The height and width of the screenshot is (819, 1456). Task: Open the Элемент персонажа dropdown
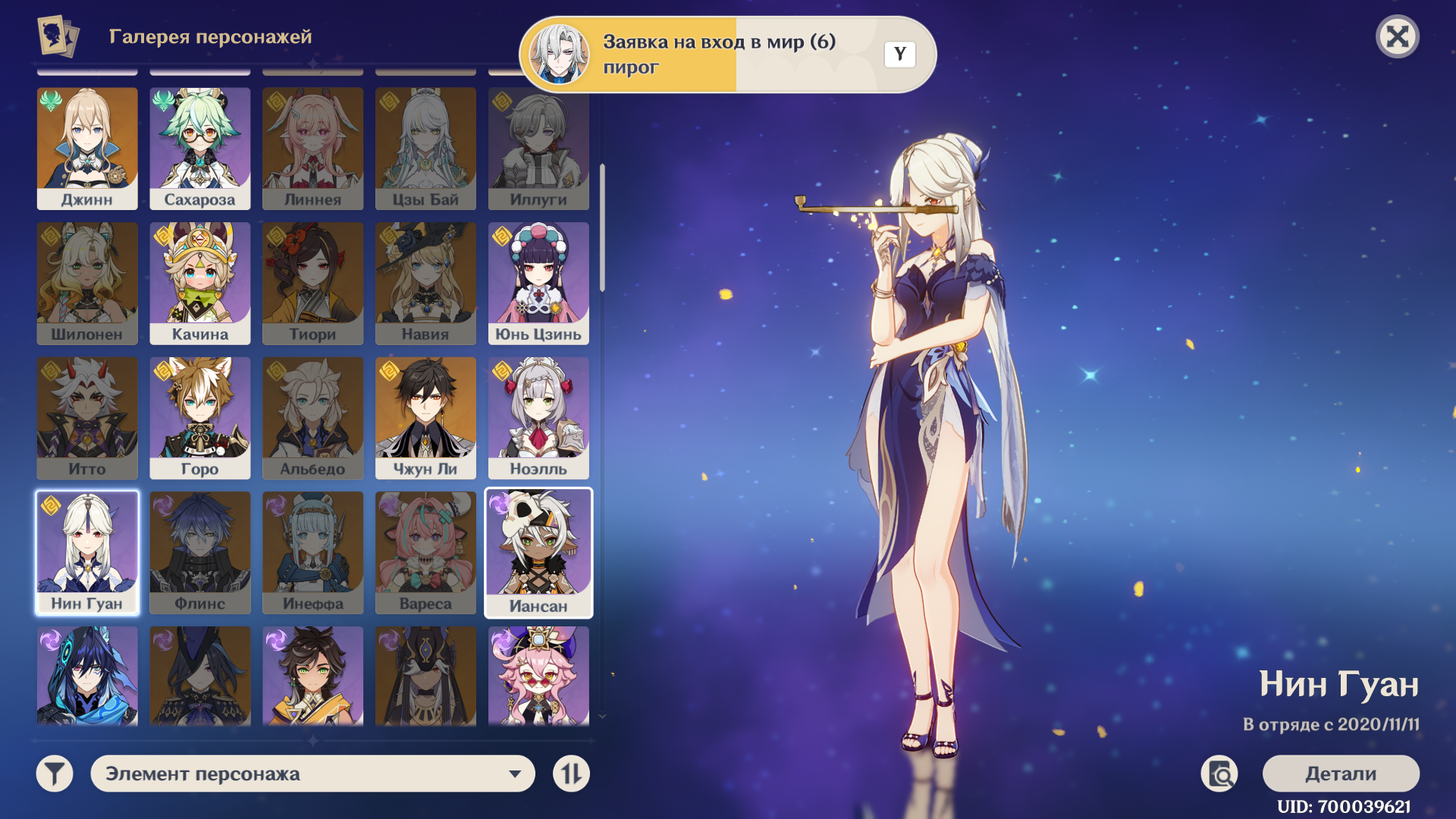[x=312, y=773]
